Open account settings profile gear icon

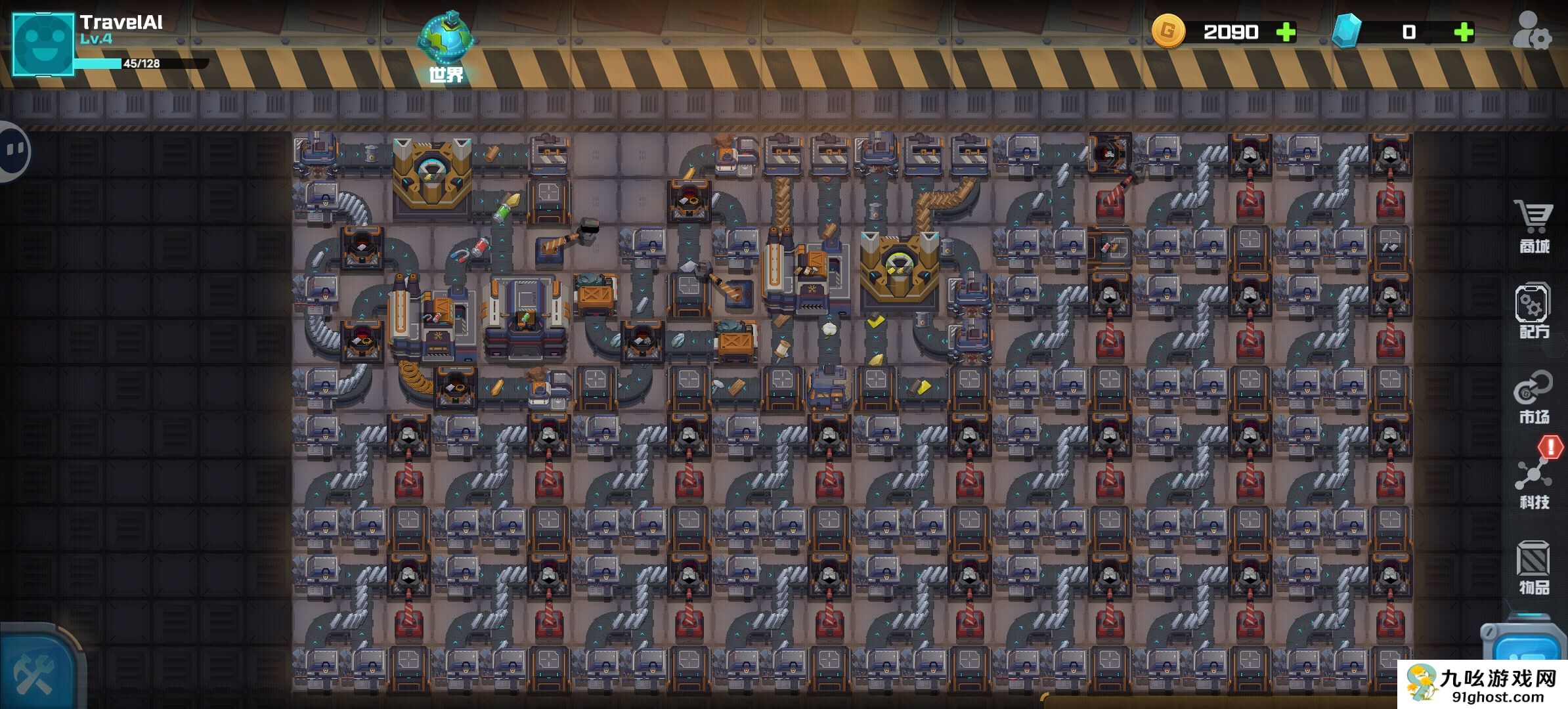pos(1531,32)
